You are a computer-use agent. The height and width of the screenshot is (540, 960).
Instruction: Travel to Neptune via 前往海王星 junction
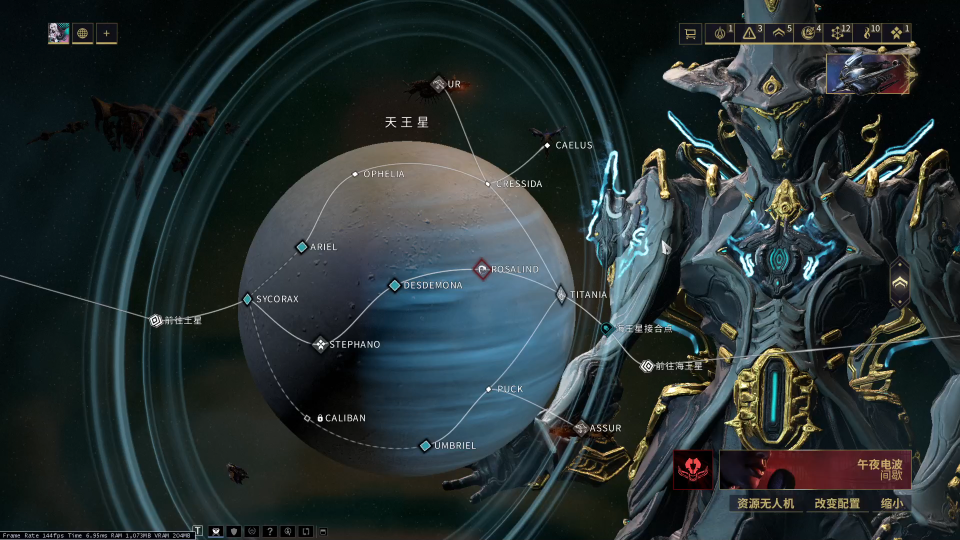(x=647, y=366)
